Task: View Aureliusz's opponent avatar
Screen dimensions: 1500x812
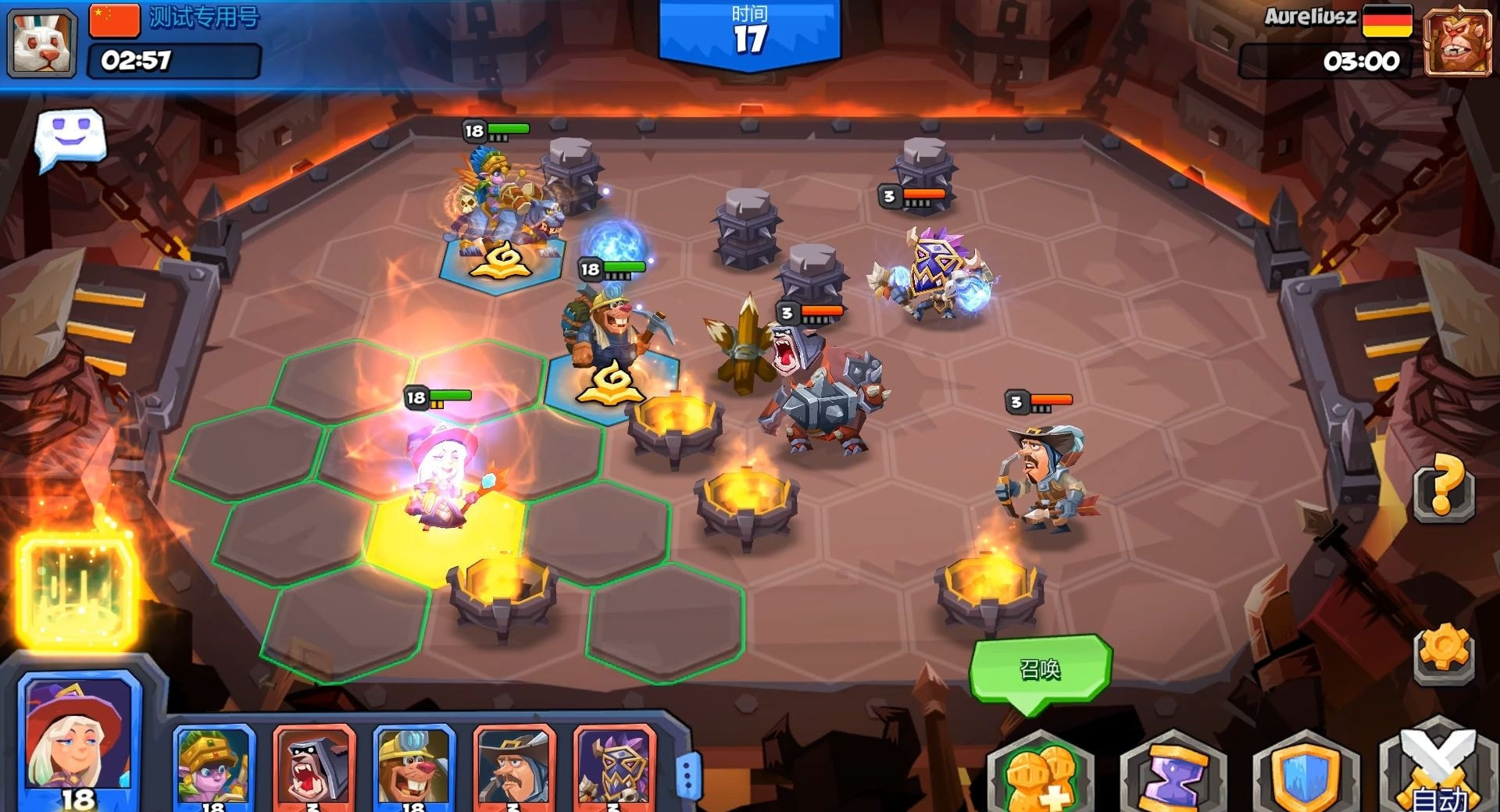Action: coord(1456,43)
